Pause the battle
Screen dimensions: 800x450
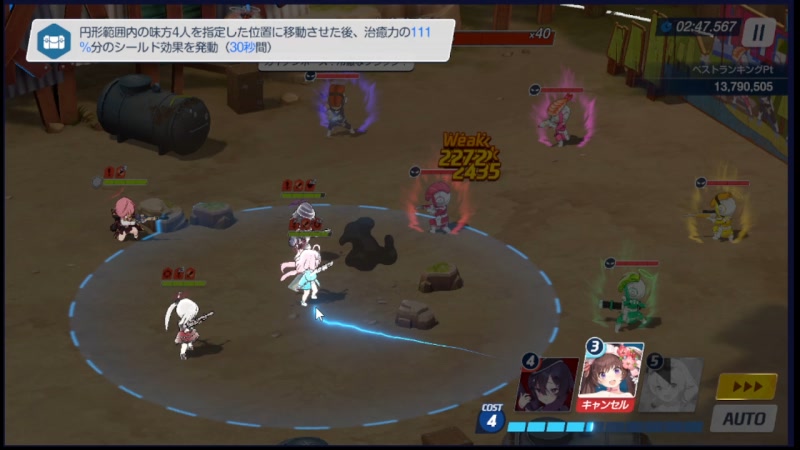(x=758, y=31)
